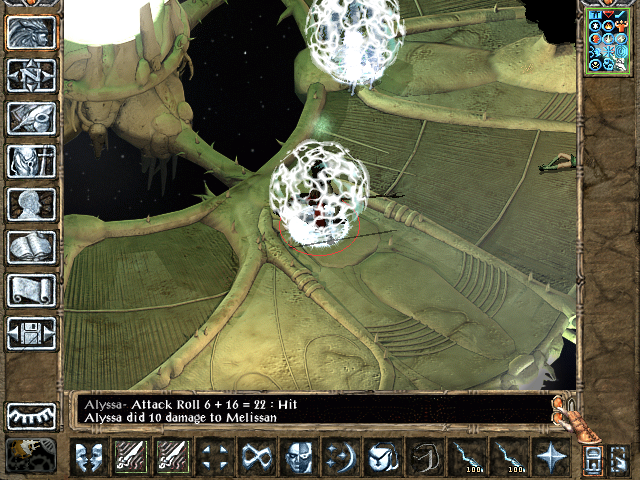Return to game with the dragon head button

31,33
